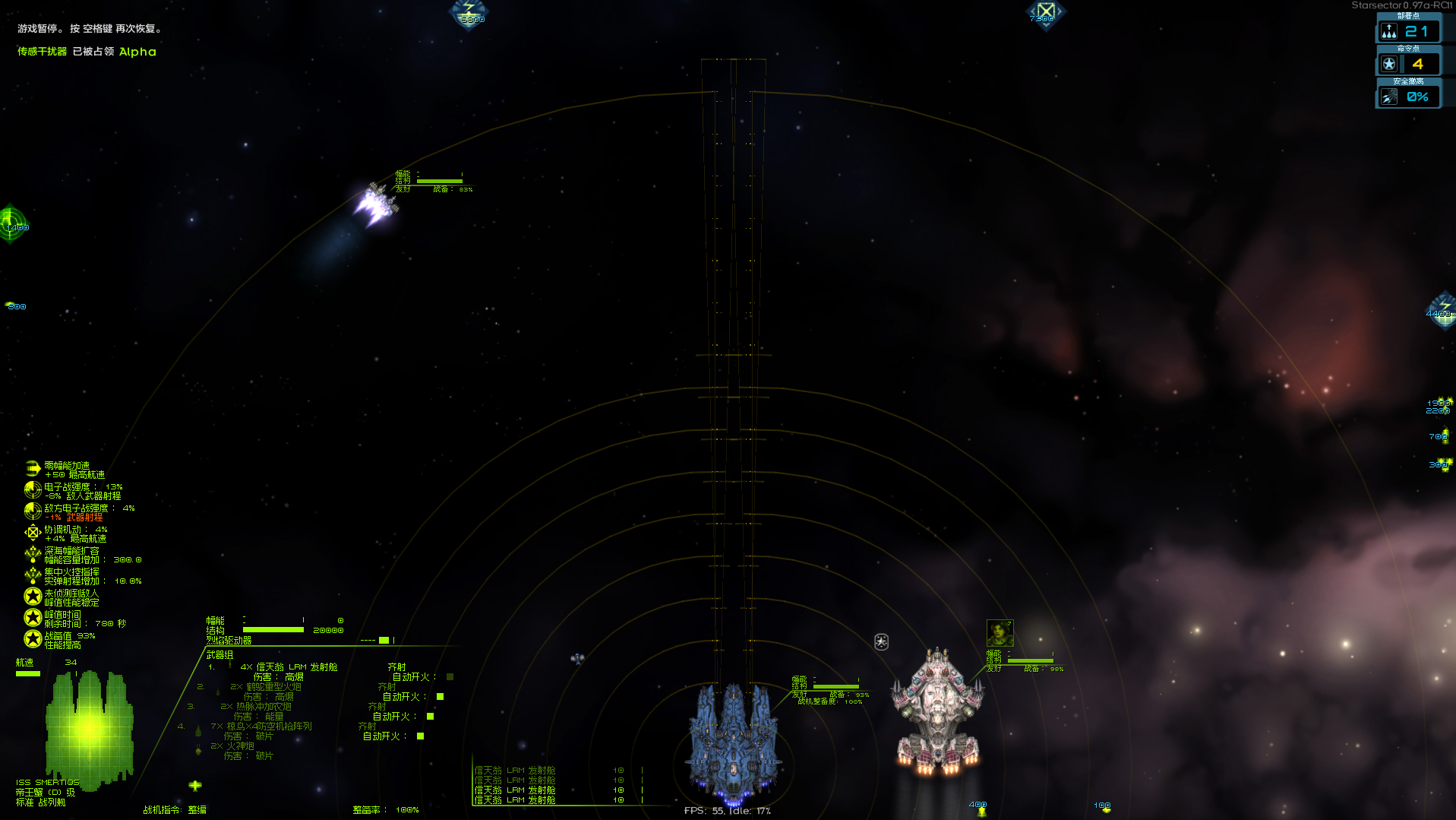The image size is (1456, 820).
Task: Click the 安全撤离 retreat icon
Action: tap(1389, 97)
